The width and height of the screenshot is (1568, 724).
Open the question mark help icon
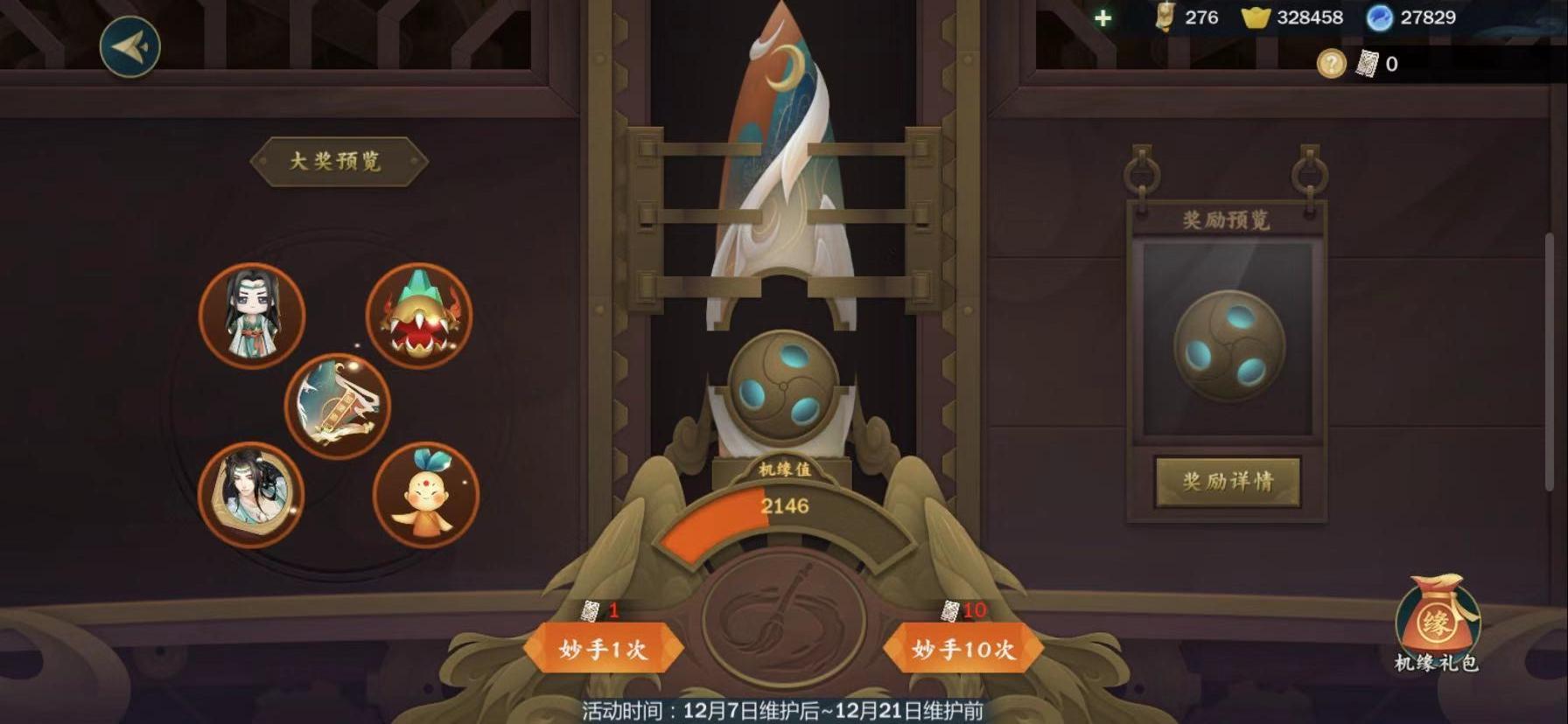[x=1333, y=63]
